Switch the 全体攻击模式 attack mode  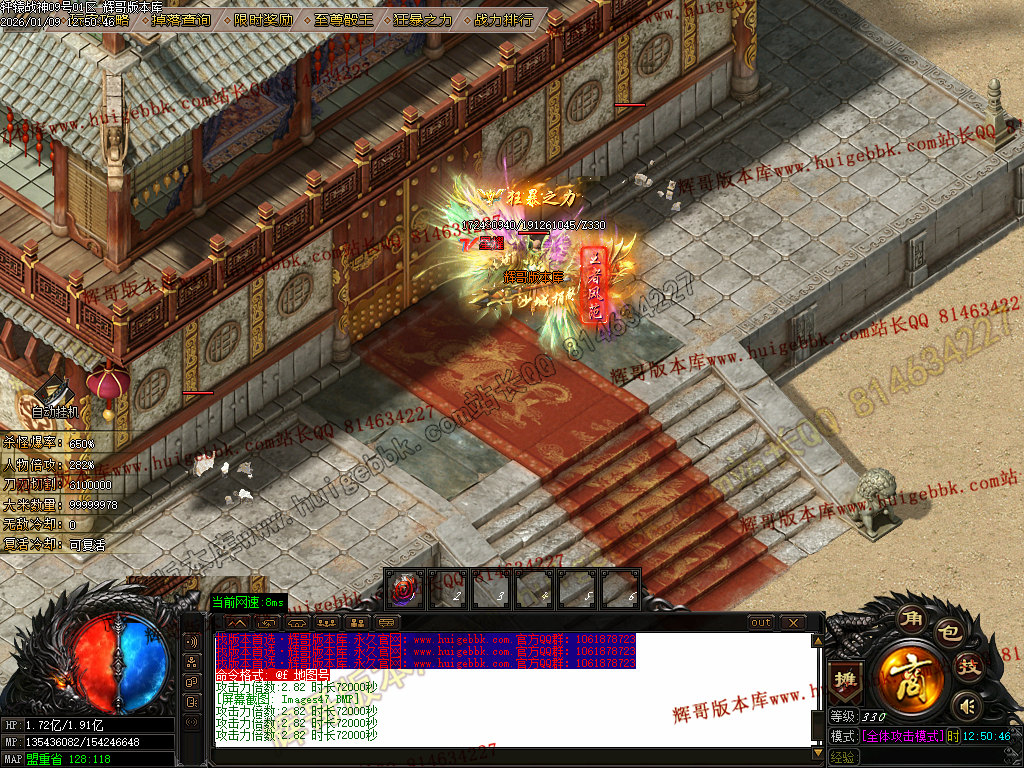[x=901, y=736]
